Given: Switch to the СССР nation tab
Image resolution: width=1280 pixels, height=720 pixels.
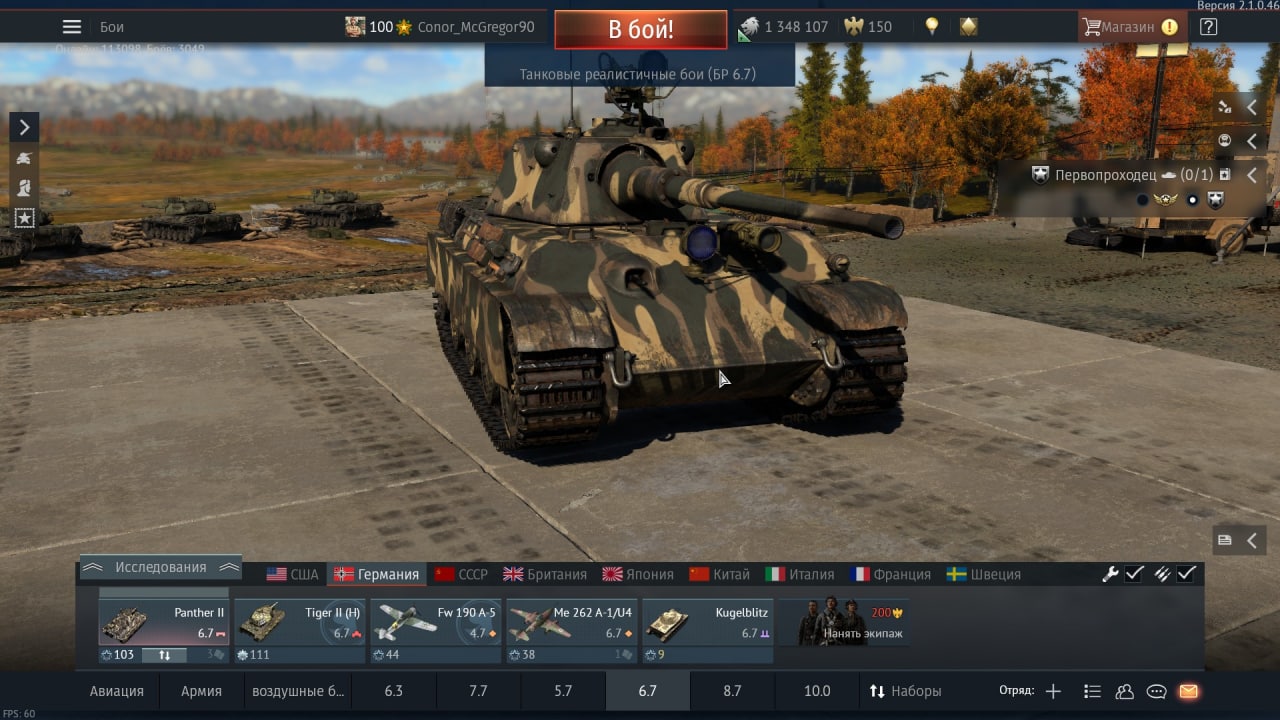Looking at the screenshot, I should (x=462, y=574).
